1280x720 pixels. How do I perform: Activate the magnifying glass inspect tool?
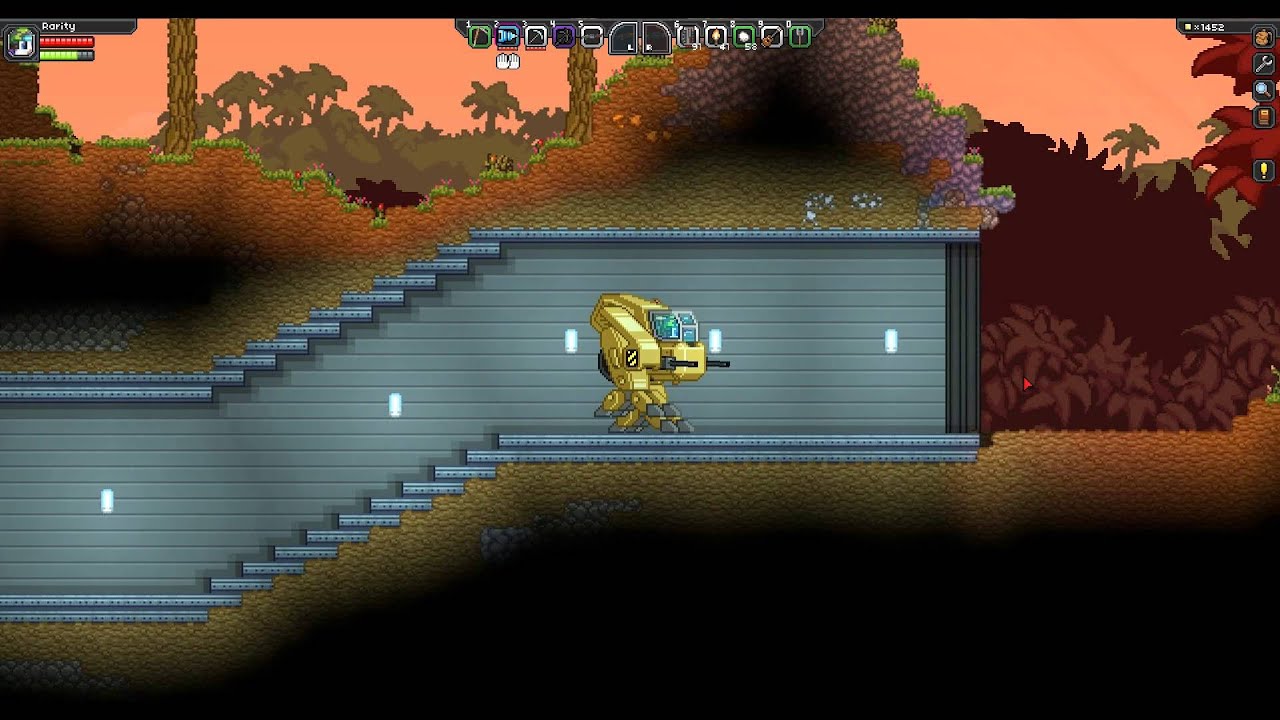(x=1263, y=90)
